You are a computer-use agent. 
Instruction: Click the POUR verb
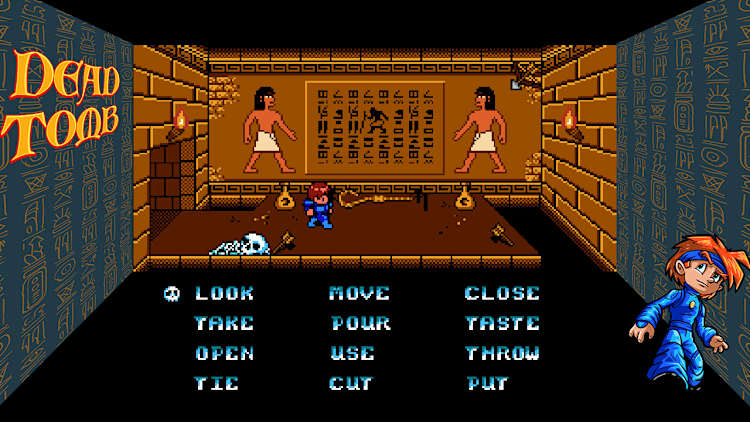(x=360, y=324)
